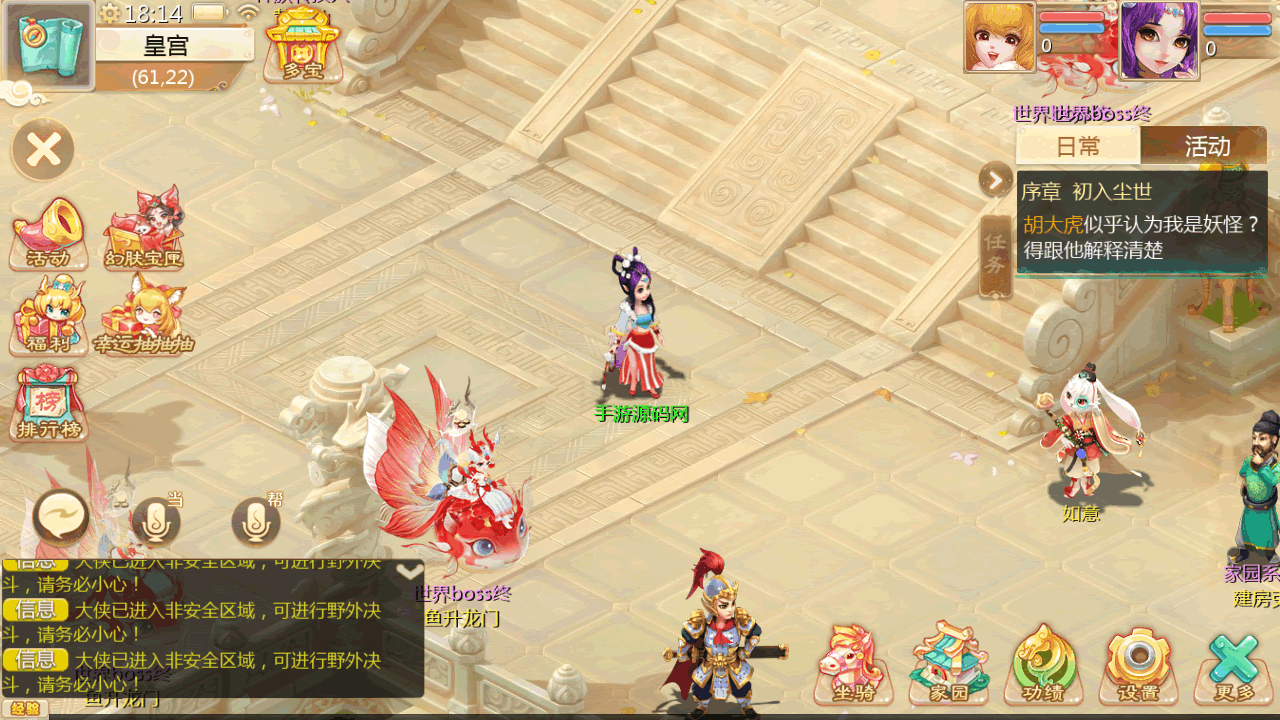
Task: Open the 活动 horn icon
Action: (x=48, y=234)
